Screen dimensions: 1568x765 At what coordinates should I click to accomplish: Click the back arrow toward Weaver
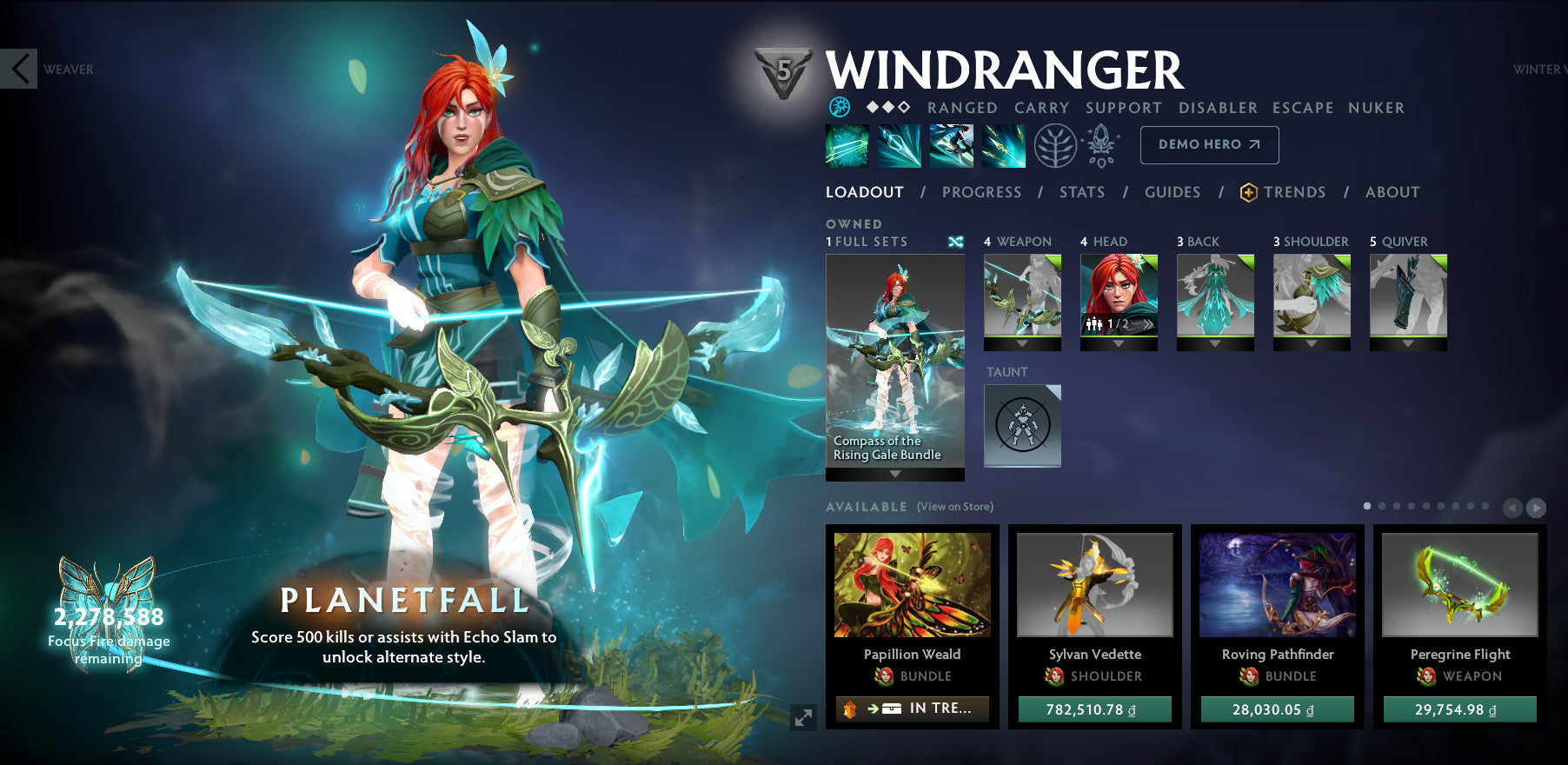(19, 70)
